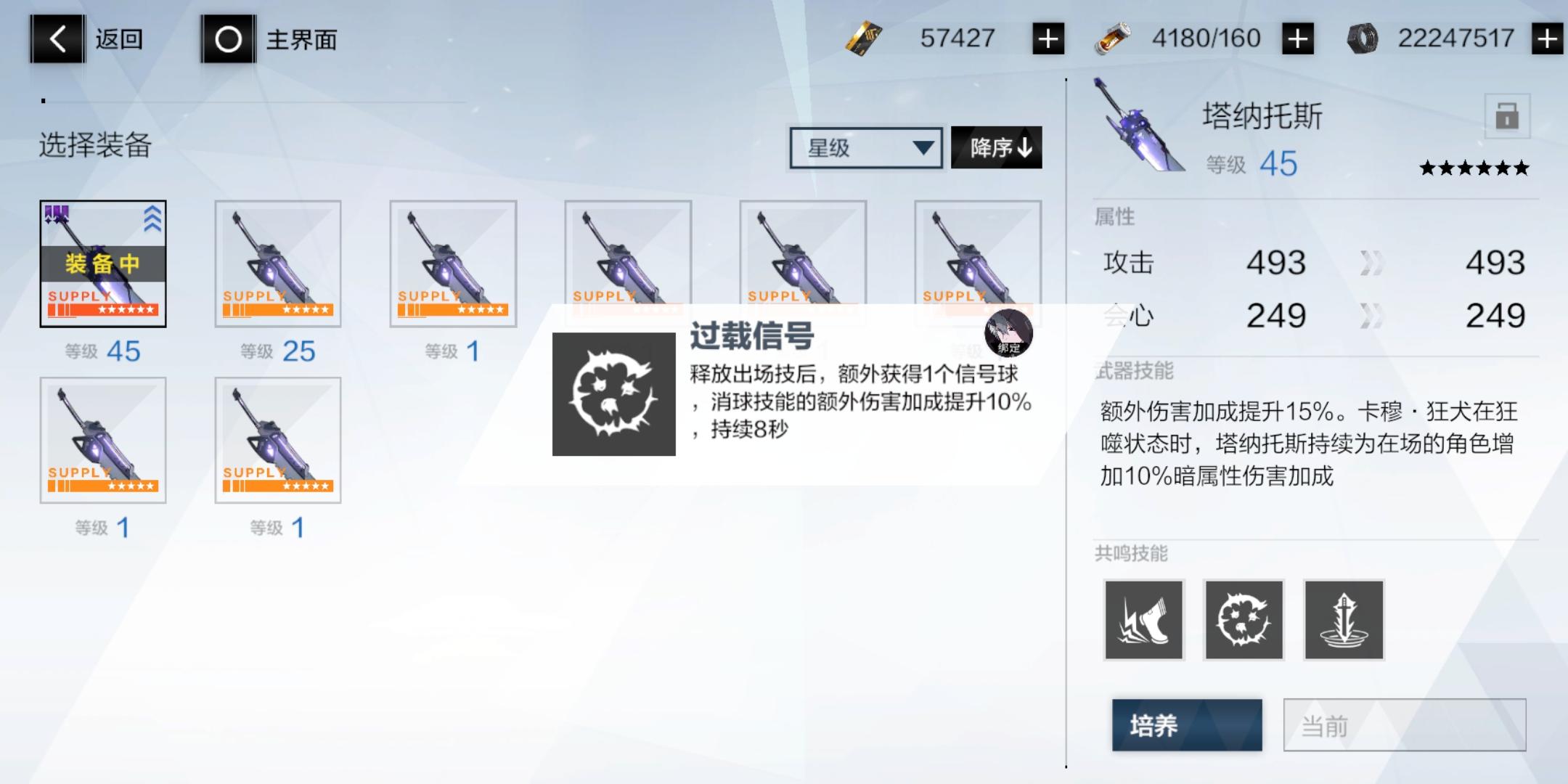
Task: Click the gold card currency icon
Action: click(x=866, y=38)
